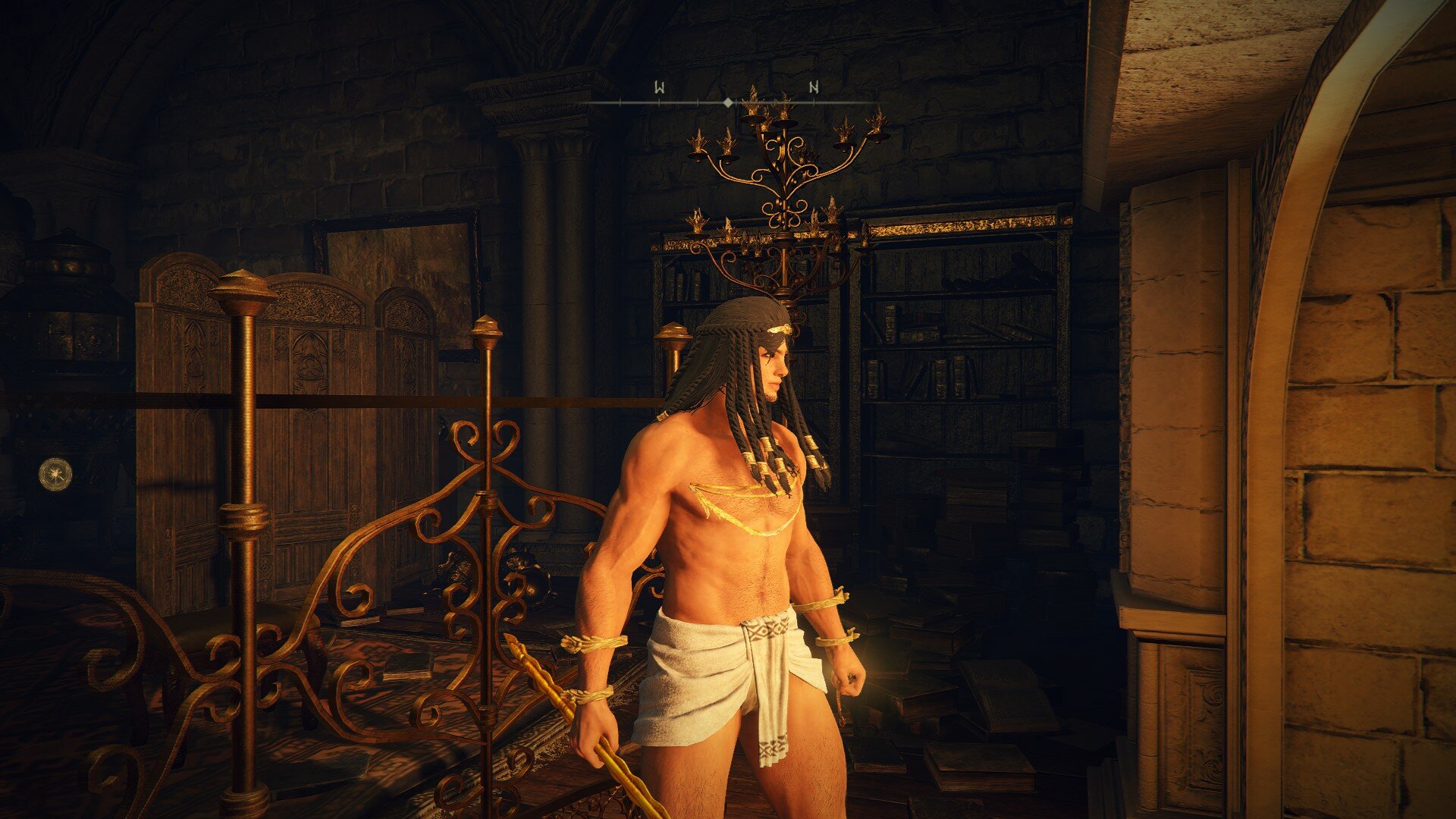Click the glowing golden seal icon
Screen dimensions: 1456x819
[x=55, y=474]
